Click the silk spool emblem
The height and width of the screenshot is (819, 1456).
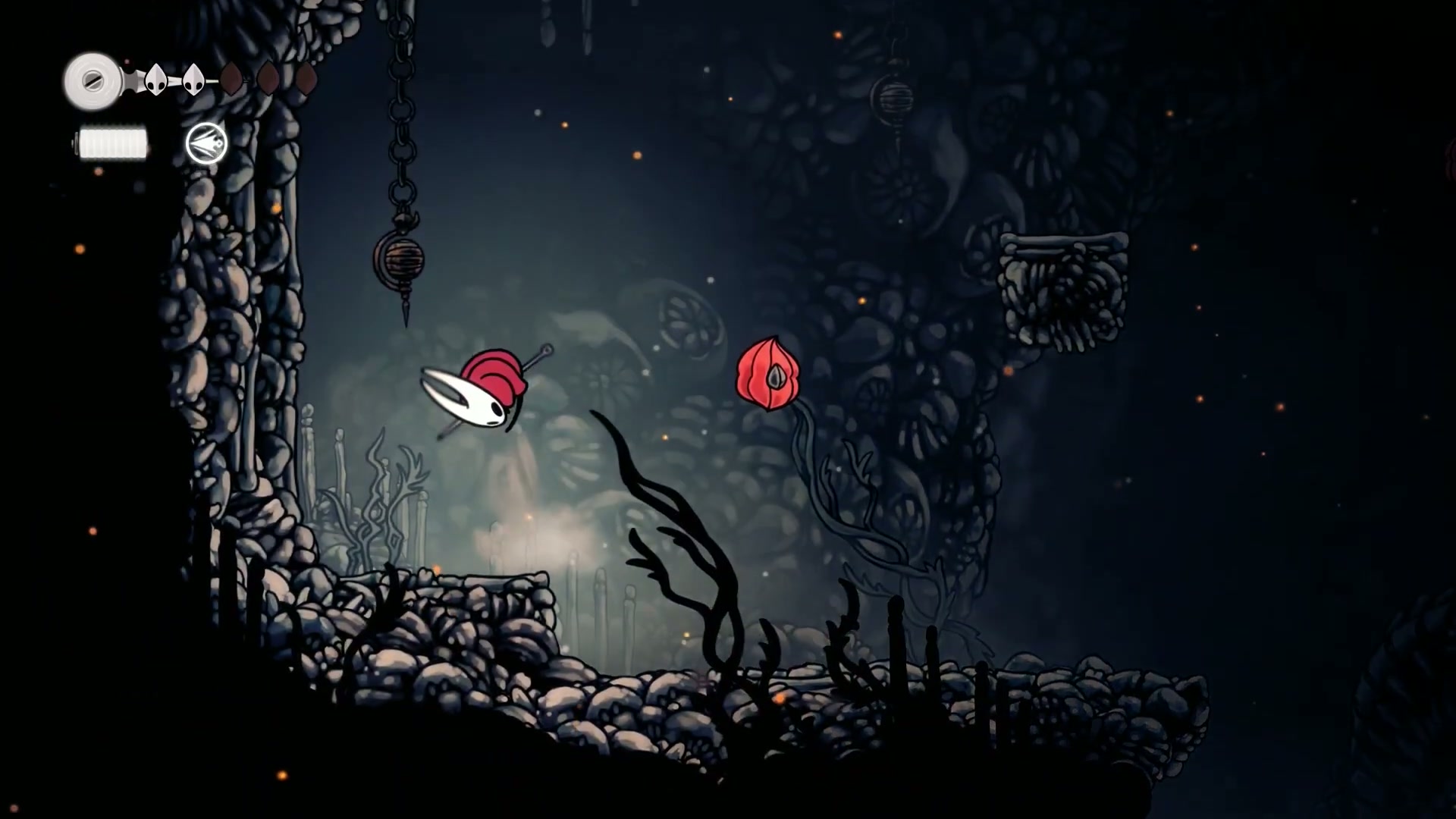coord(93,80)
